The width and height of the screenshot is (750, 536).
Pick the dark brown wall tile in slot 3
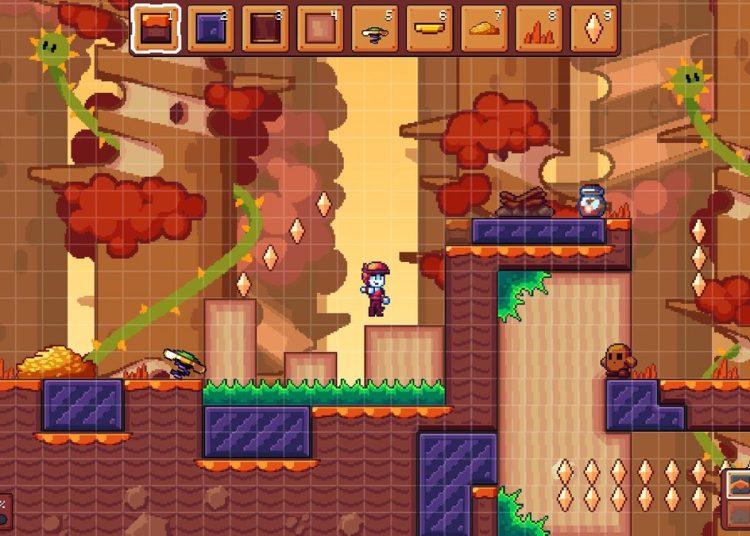265,29
